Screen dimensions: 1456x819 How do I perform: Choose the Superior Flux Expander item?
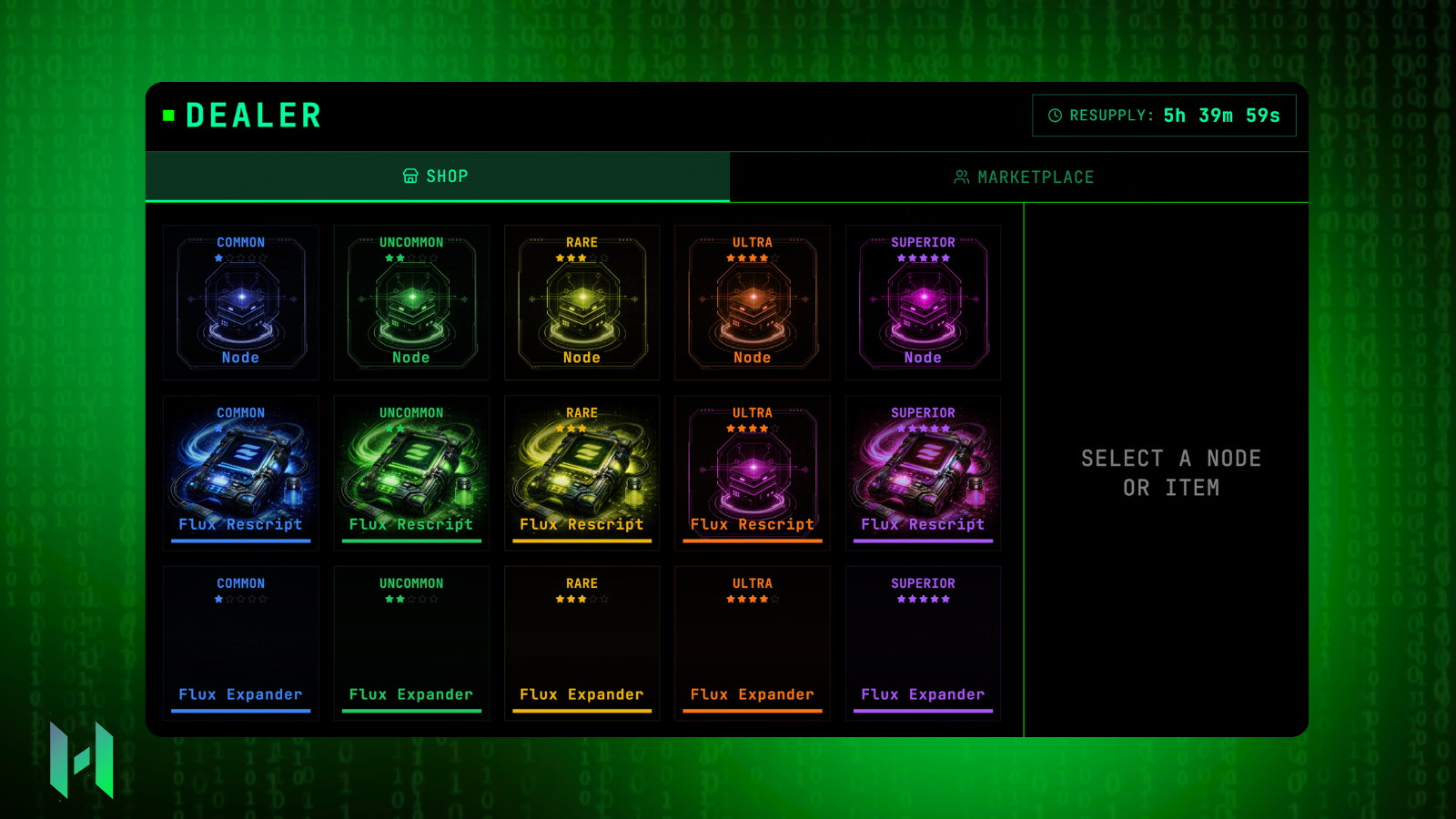click(923, 642)
